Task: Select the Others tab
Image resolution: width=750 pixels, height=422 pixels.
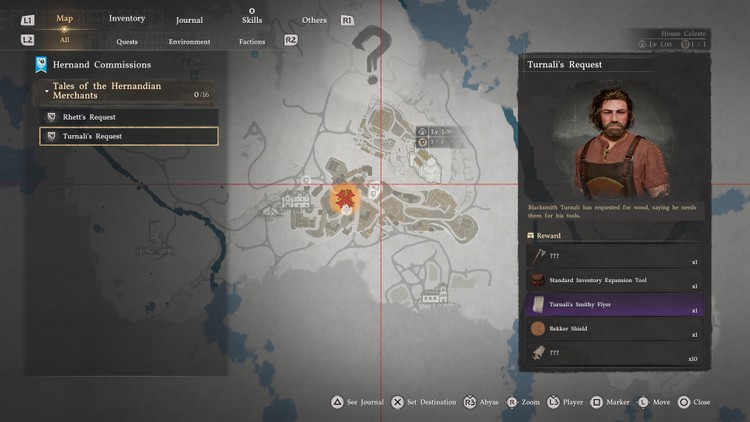Action: pos(314,20)
